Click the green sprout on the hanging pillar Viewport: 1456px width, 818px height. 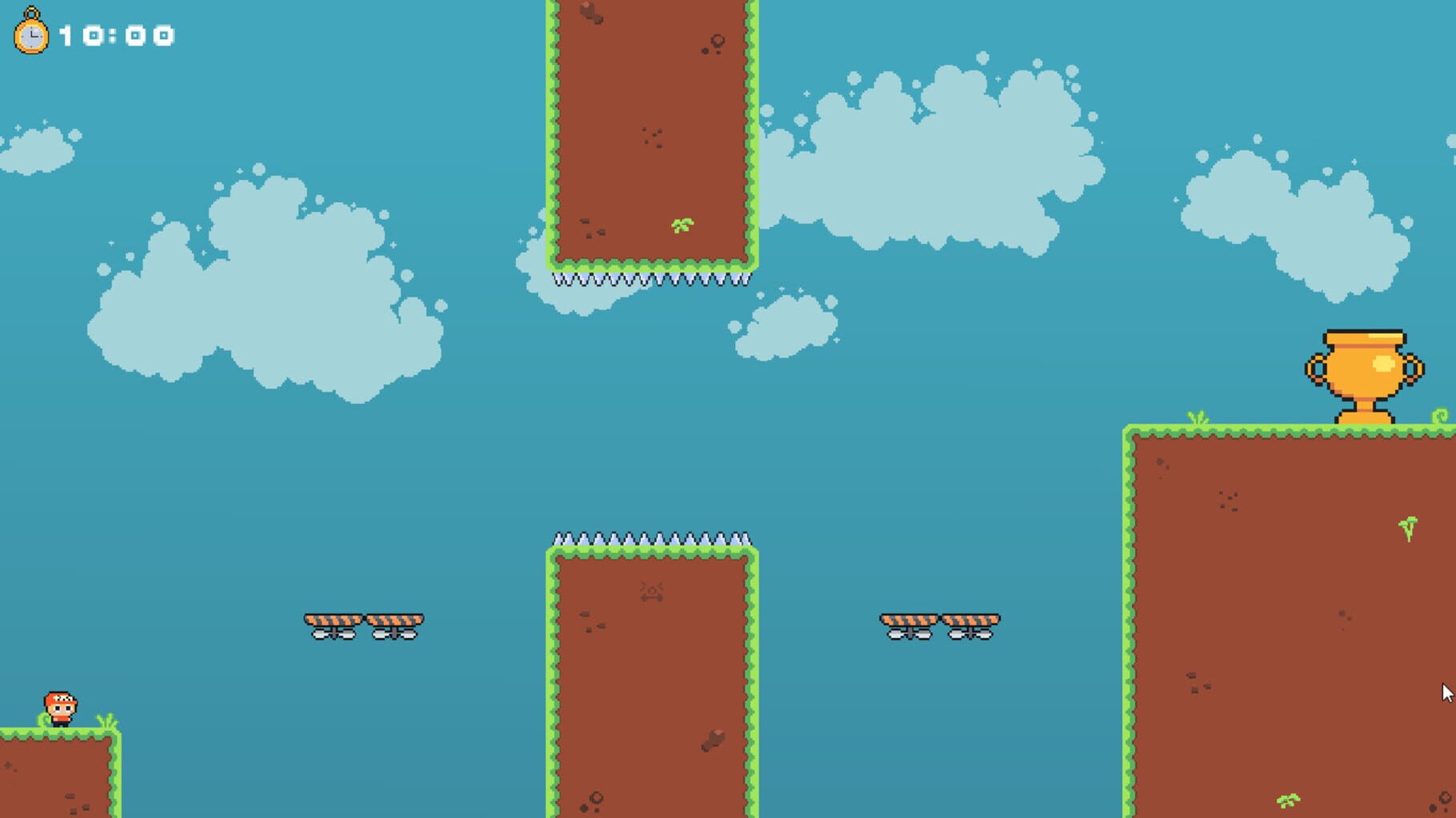681,225
